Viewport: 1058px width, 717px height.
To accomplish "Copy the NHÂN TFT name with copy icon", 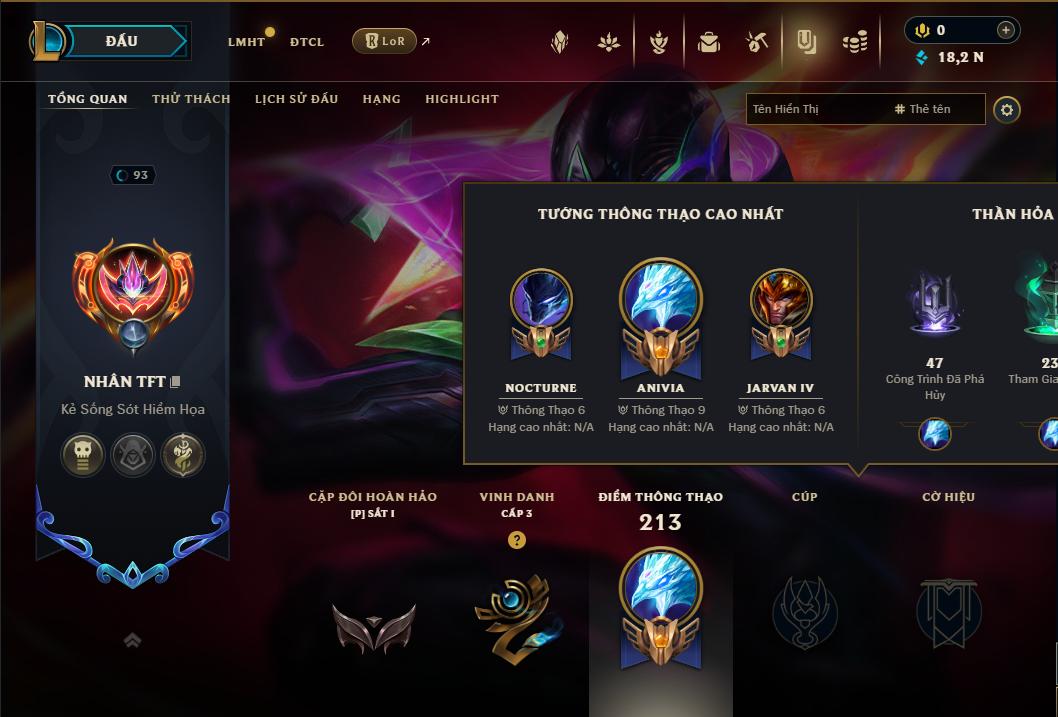I will [x=176, y=382].
